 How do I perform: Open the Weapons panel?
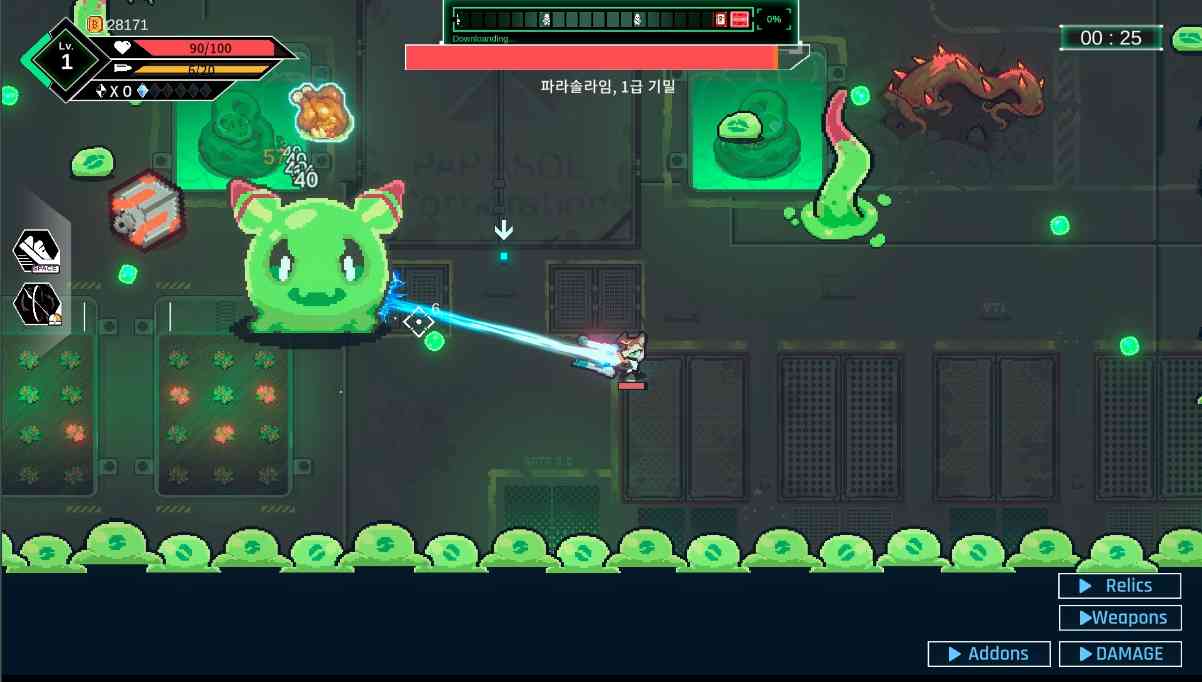pos(1119,618)
